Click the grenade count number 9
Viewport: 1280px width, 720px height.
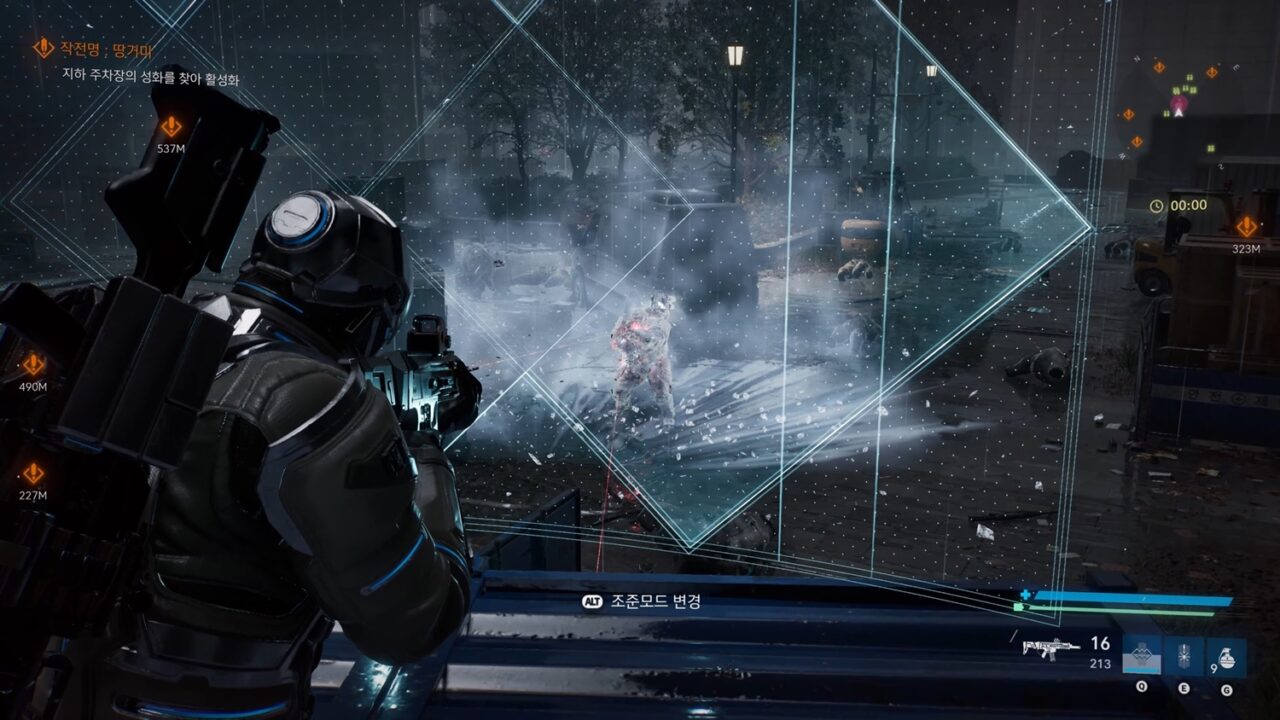pos(1214,667)
